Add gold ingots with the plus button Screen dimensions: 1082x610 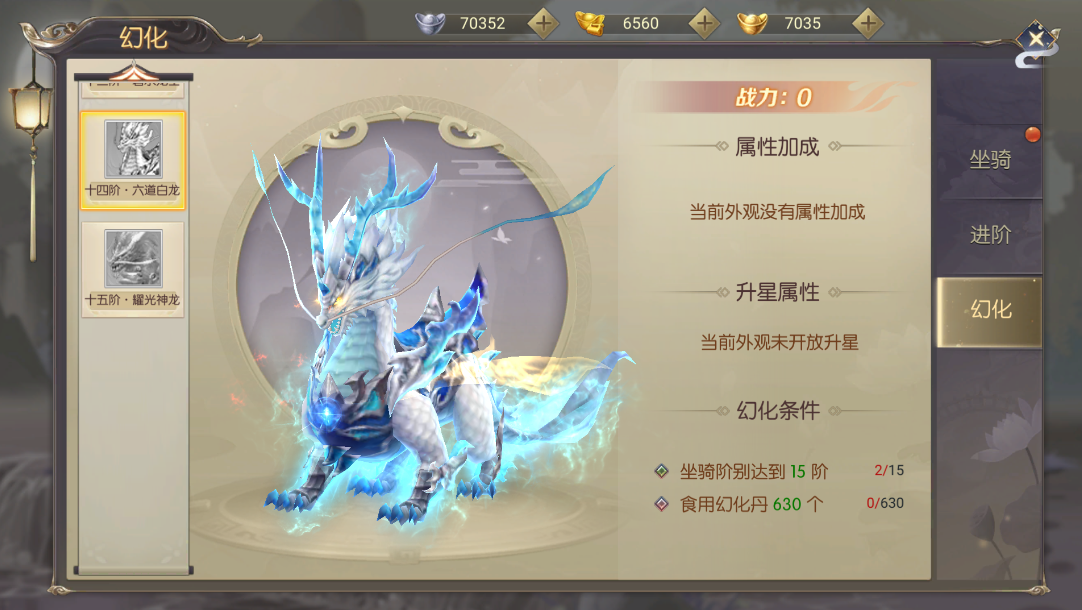(867, 22)
